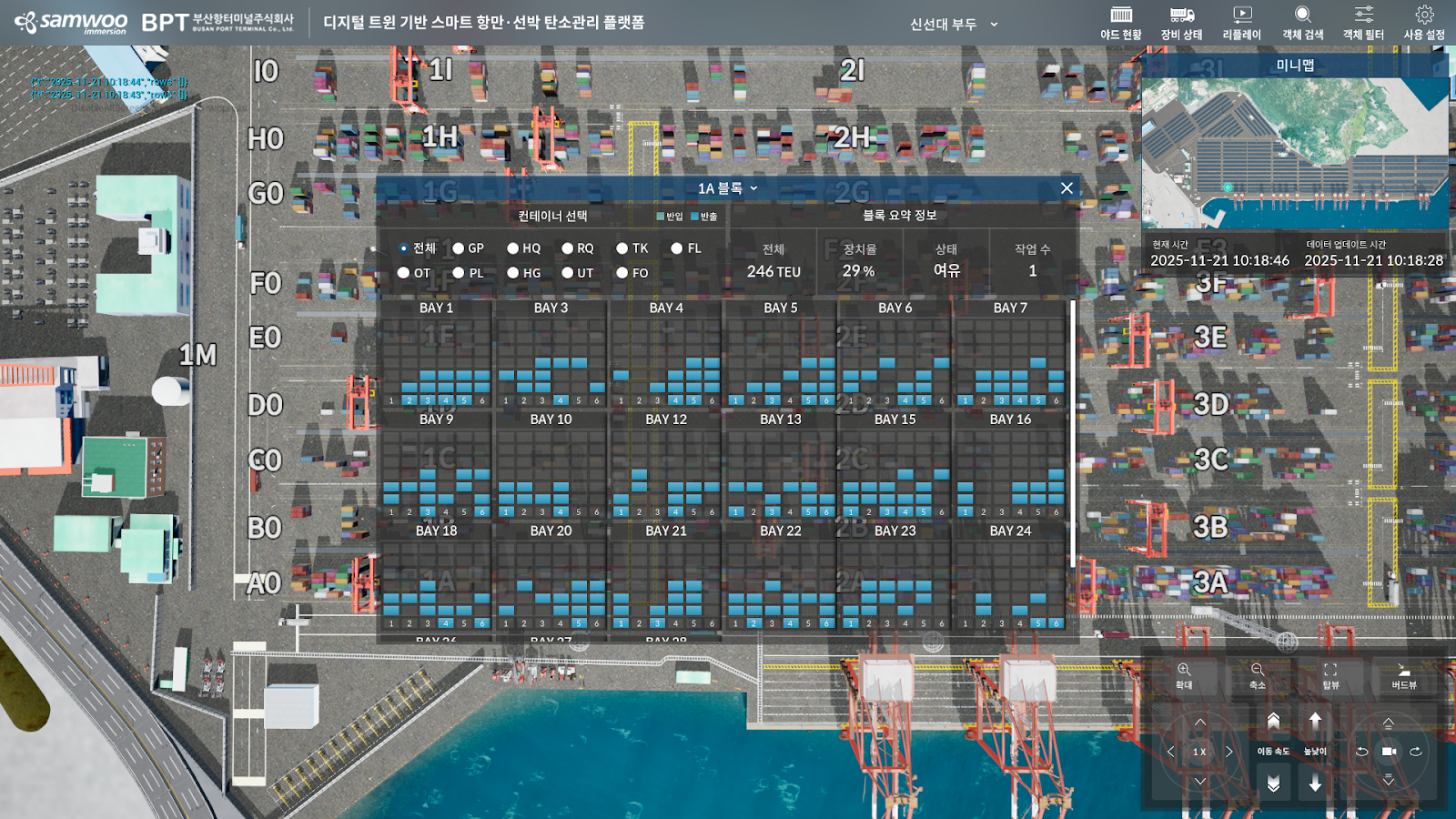Open the 야드 현황 yard status menu
The width and height of the screenshot is (1456, 819).
pos(1120,23)
